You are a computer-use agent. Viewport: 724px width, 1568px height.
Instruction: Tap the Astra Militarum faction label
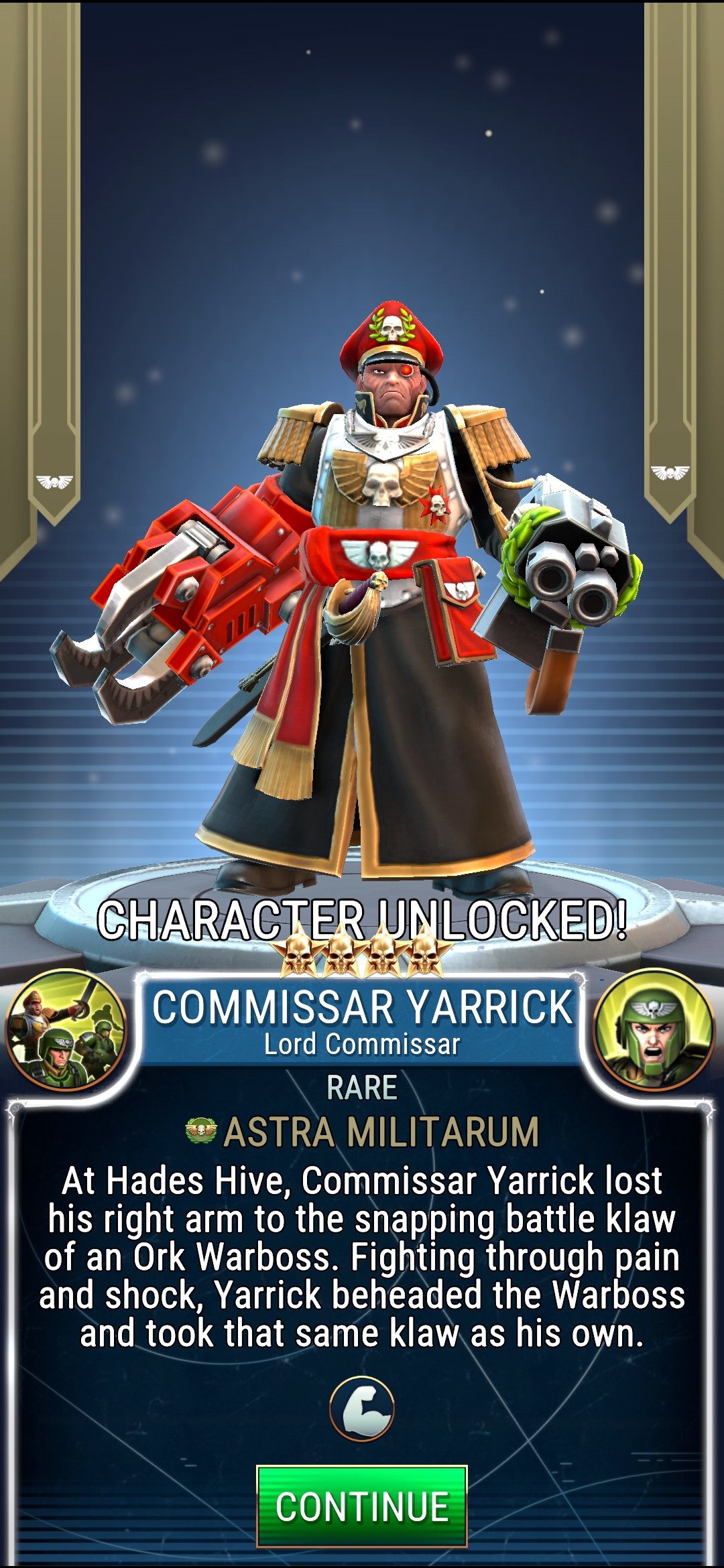363,1132
